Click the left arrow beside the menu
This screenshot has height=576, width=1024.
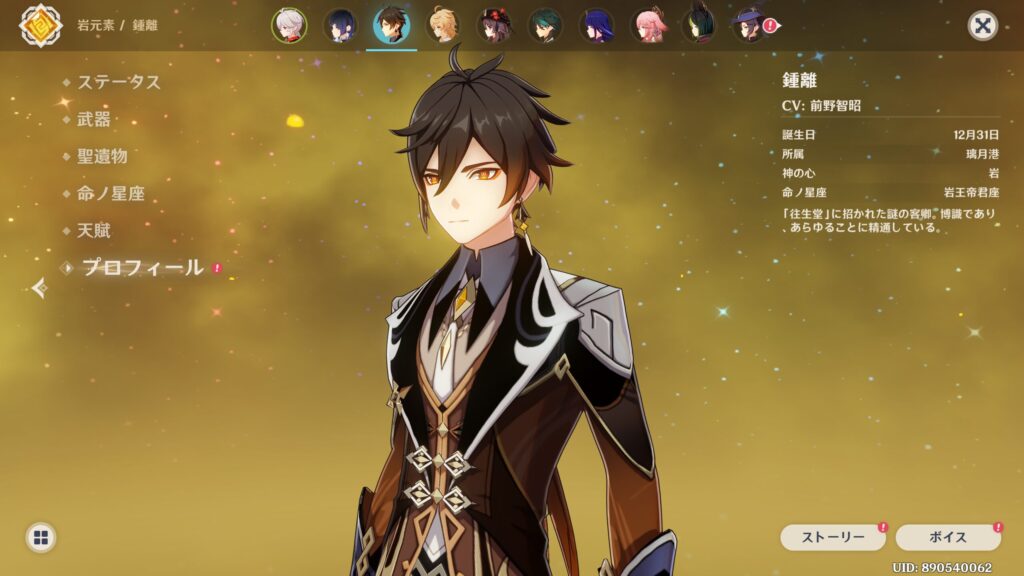(x=39, y=289)
